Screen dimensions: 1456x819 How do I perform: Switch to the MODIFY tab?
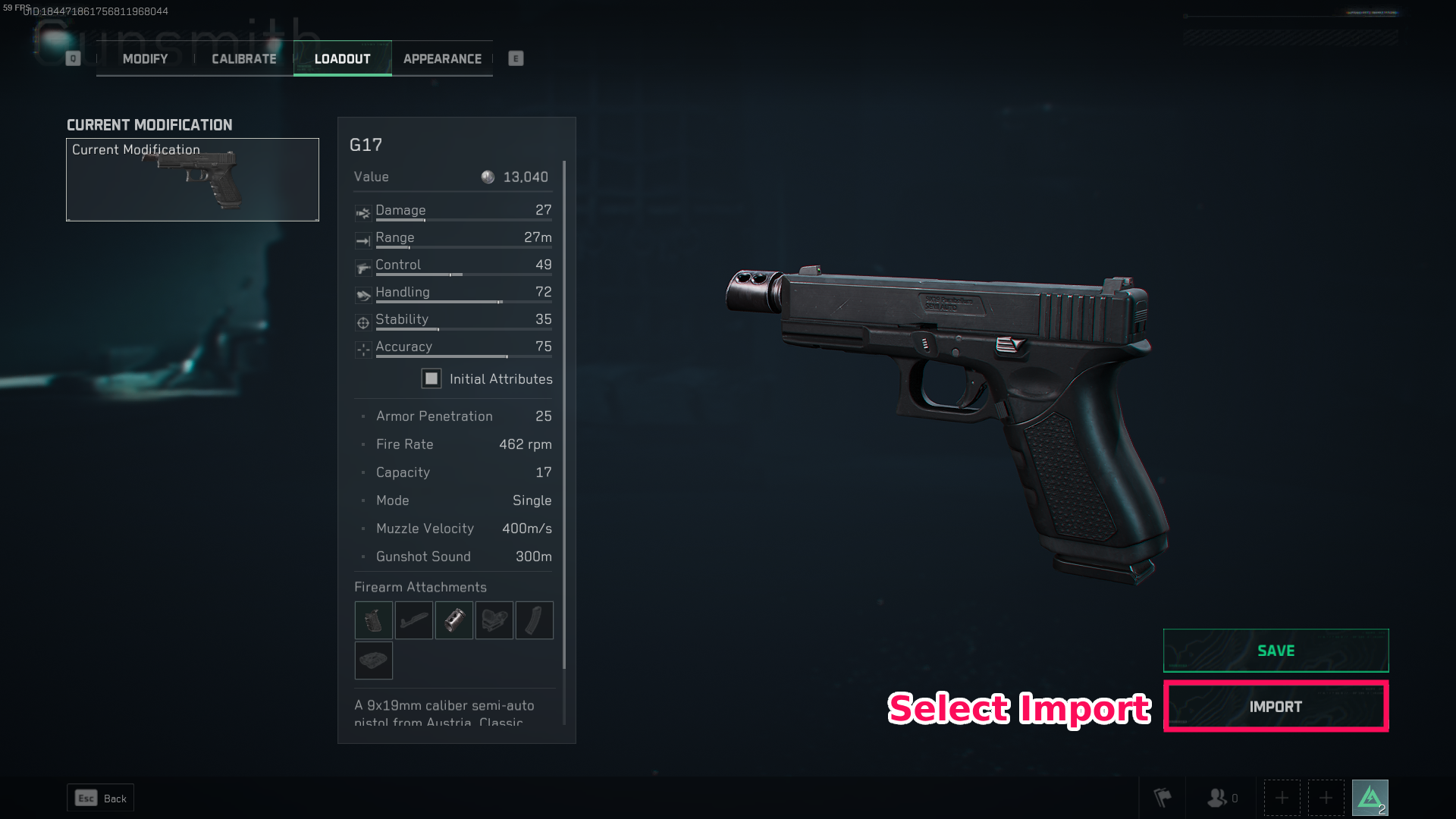pos(144,58)
